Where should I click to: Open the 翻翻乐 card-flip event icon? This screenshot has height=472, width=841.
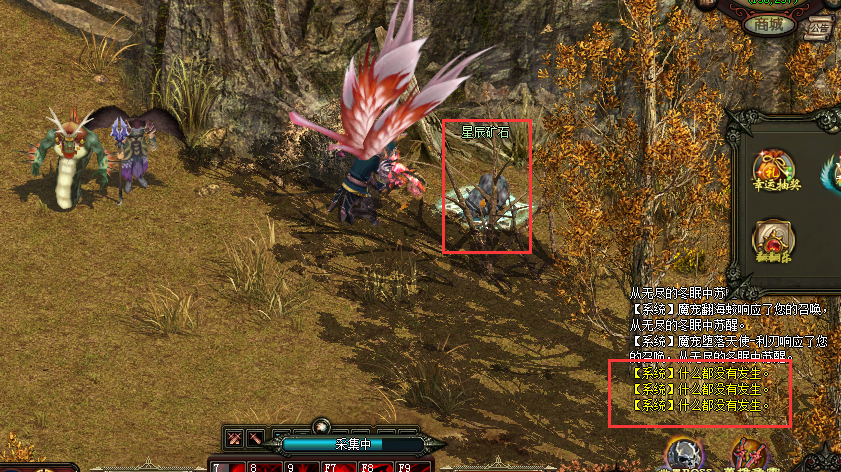coord(774,240)
